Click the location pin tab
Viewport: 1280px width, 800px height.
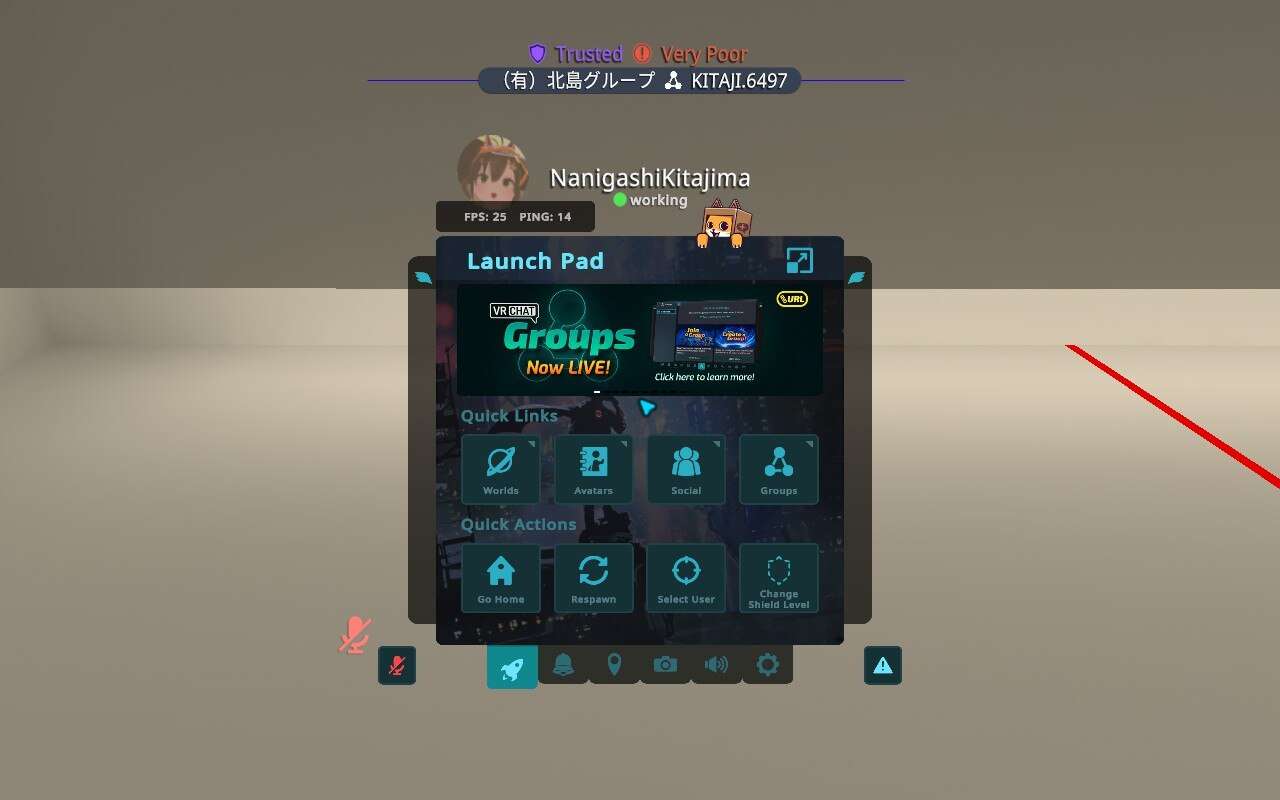point(614,663)
